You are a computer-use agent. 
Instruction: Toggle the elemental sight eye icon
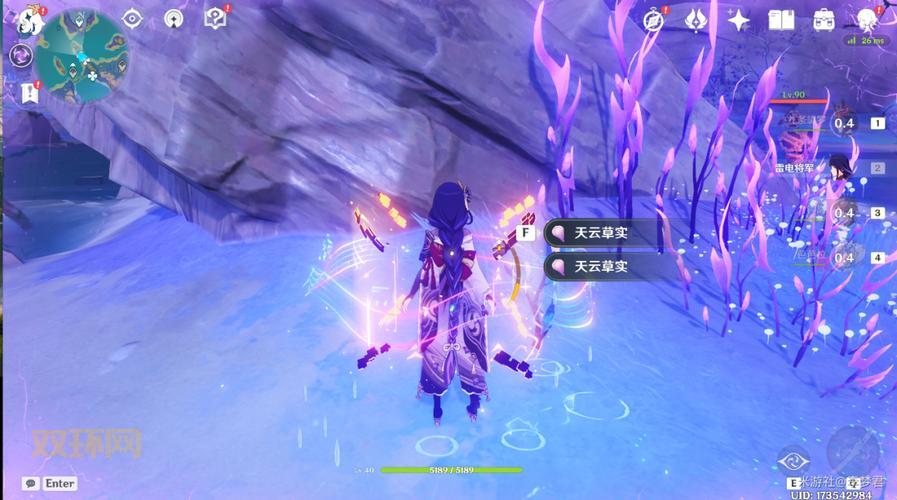pos(133,18)
